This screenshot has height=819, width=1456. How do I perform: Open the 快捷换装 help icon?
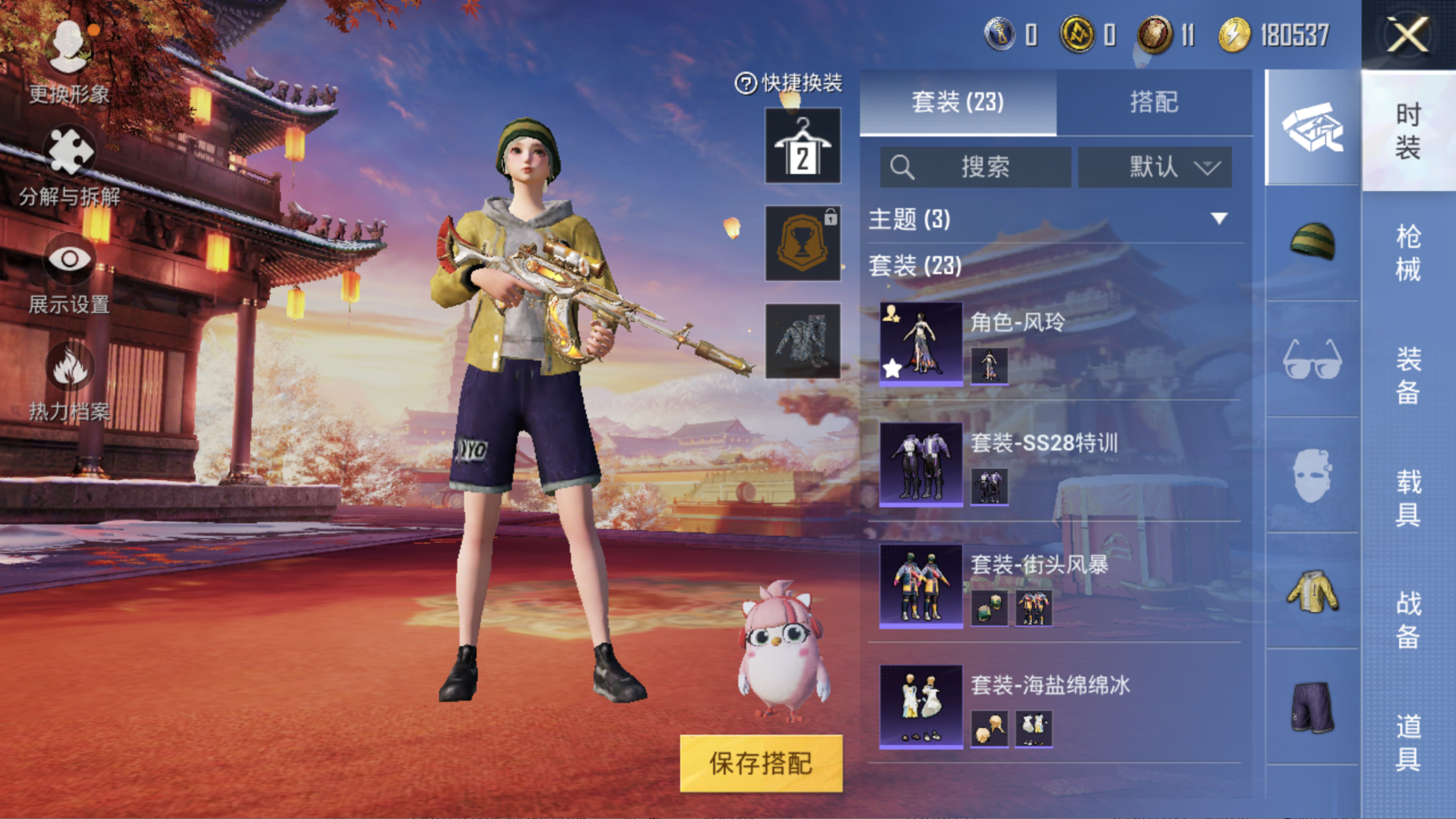(x=745, y=83)
